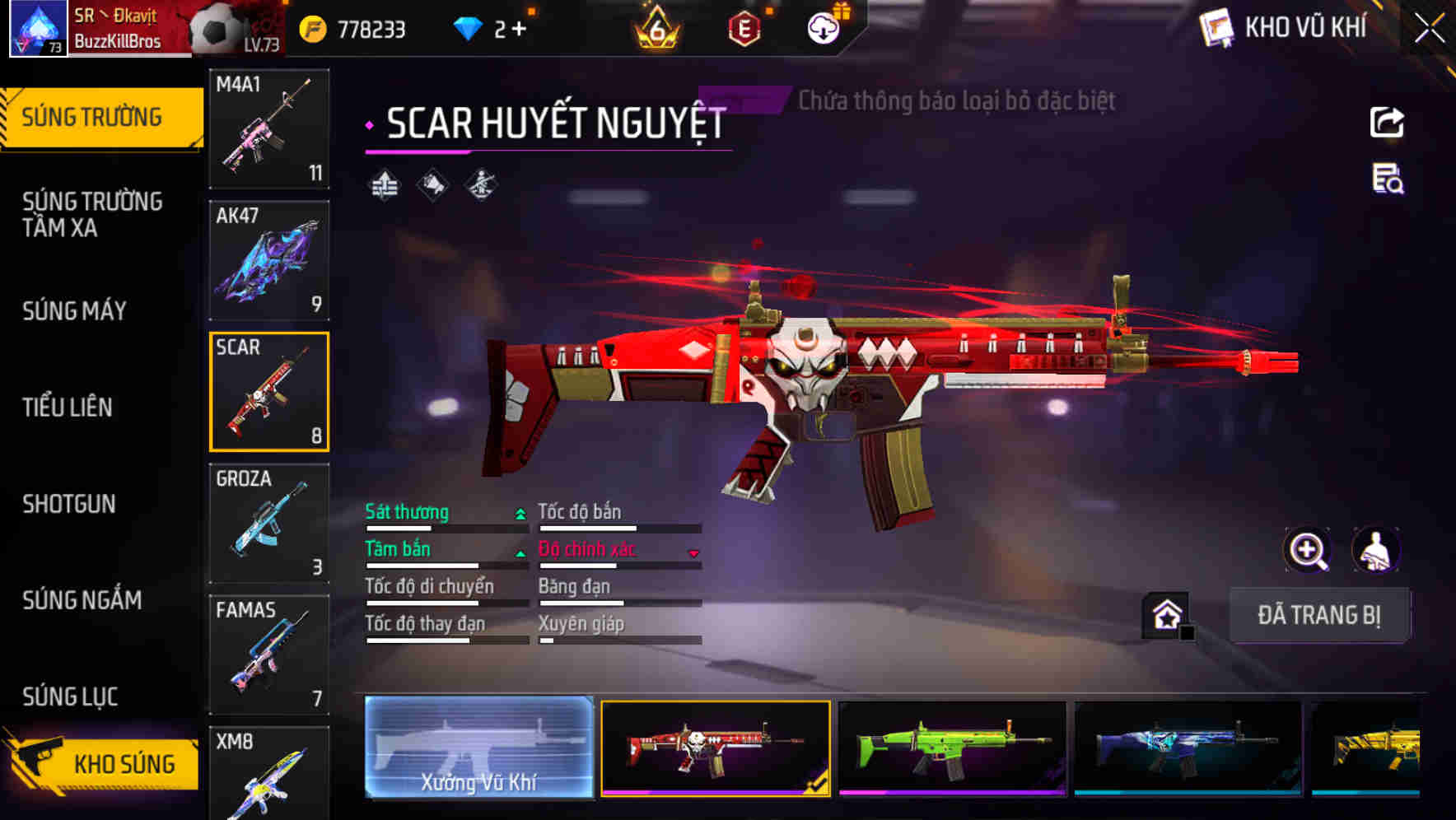Screen dimensions: 1456x820
Task: Click the home star showcase icon
Action: click(1166, 614)
